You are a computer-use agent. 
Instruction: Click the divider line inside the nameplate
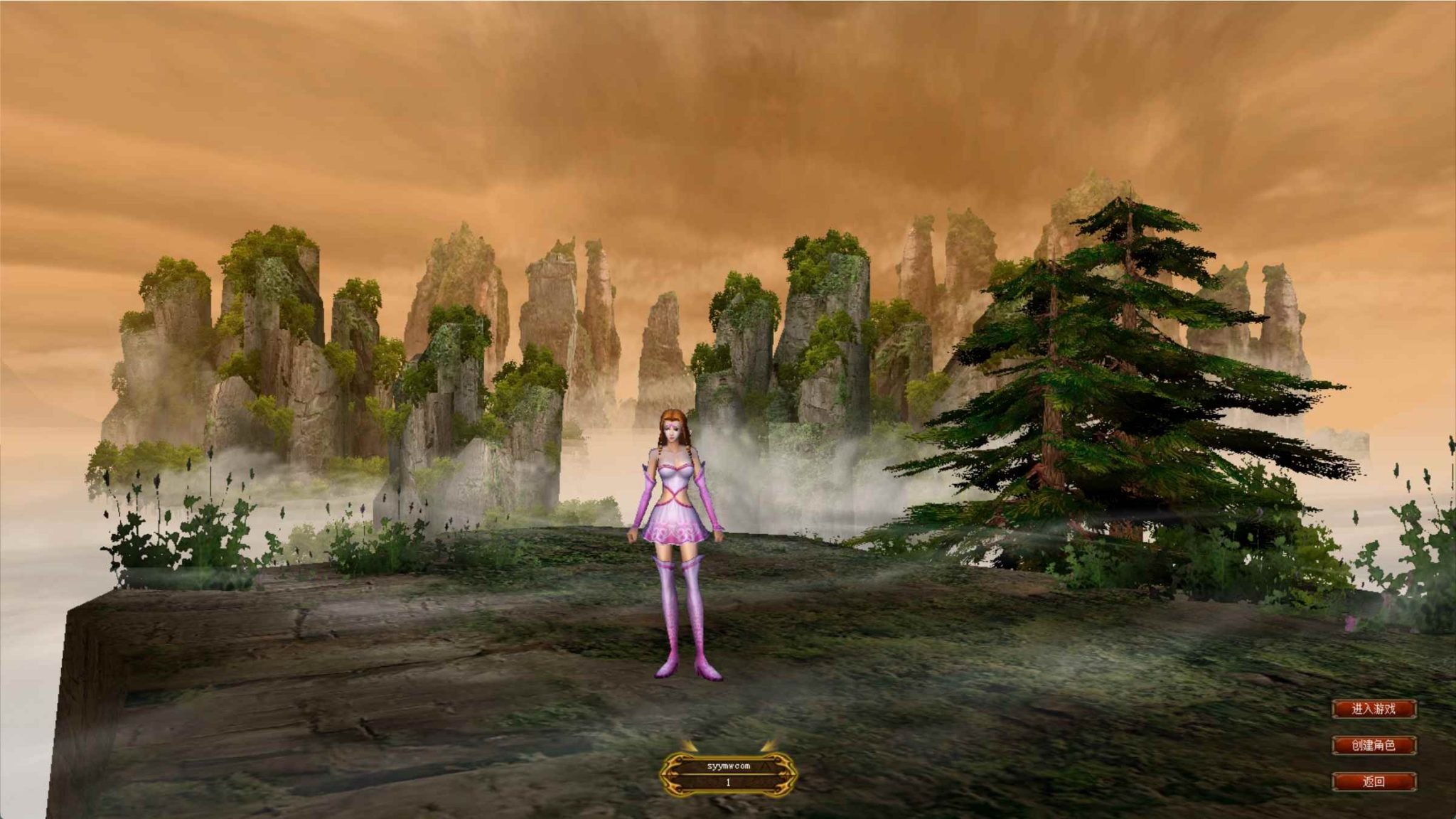(x=728, y=775)
